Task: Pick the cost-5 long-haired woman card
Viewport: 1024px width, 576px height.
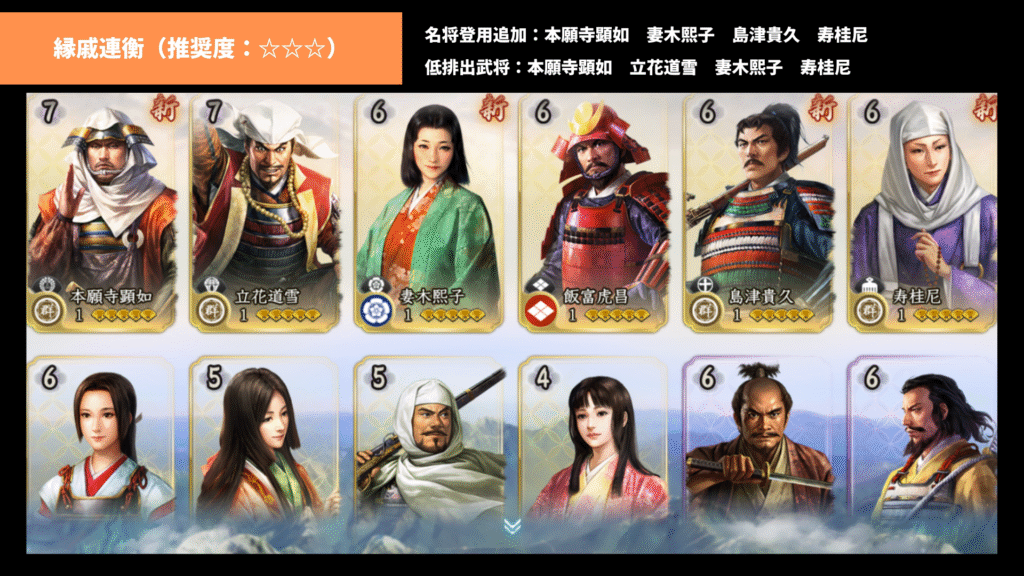Action: coord(265,440)
